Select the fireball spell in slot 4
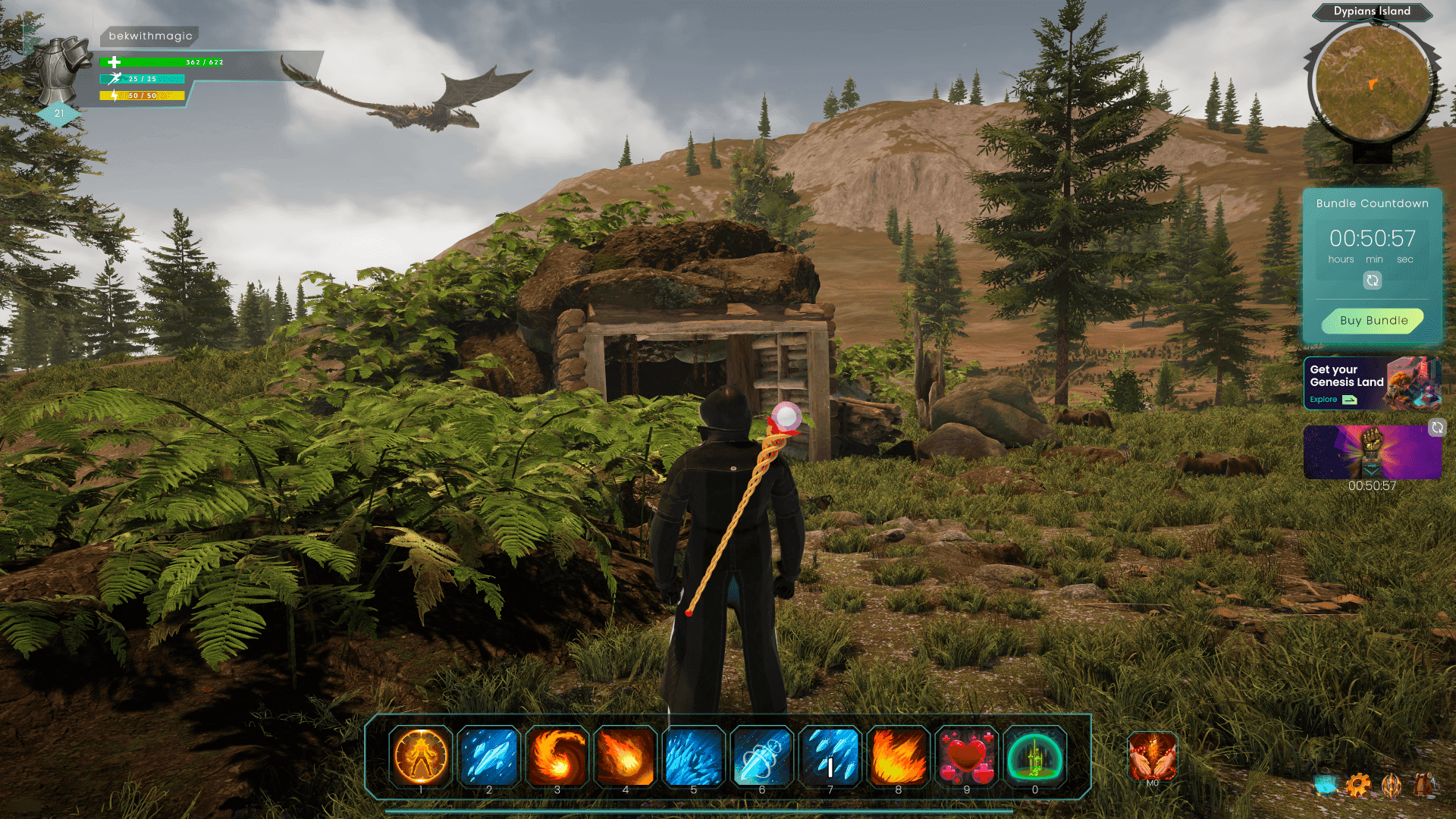Viewport: 1456px width, 819px height. click(625, 757)
